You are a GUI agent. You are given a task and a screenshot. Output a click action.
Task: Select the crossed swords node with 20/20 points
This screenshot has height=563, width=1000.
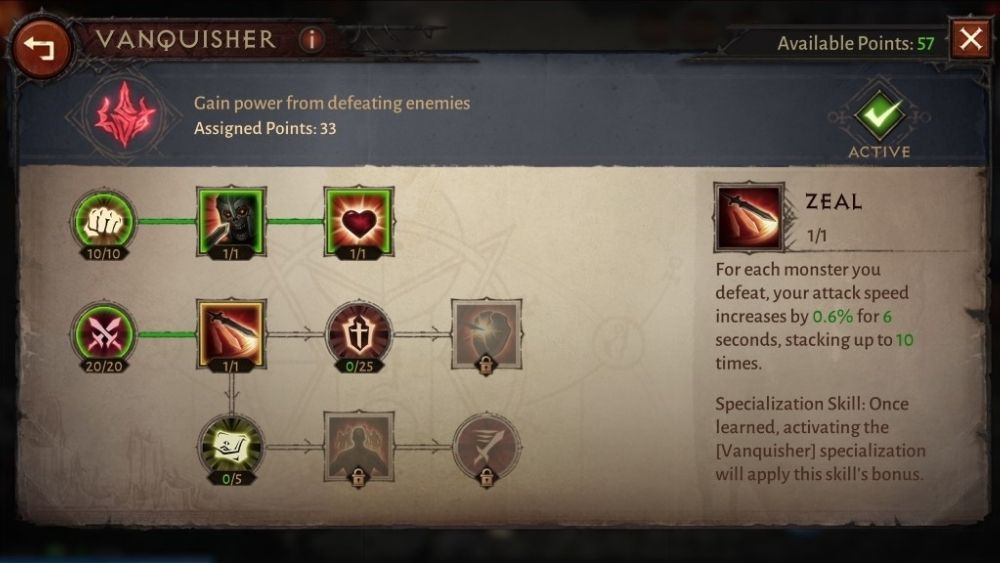[x=103, y=333]
